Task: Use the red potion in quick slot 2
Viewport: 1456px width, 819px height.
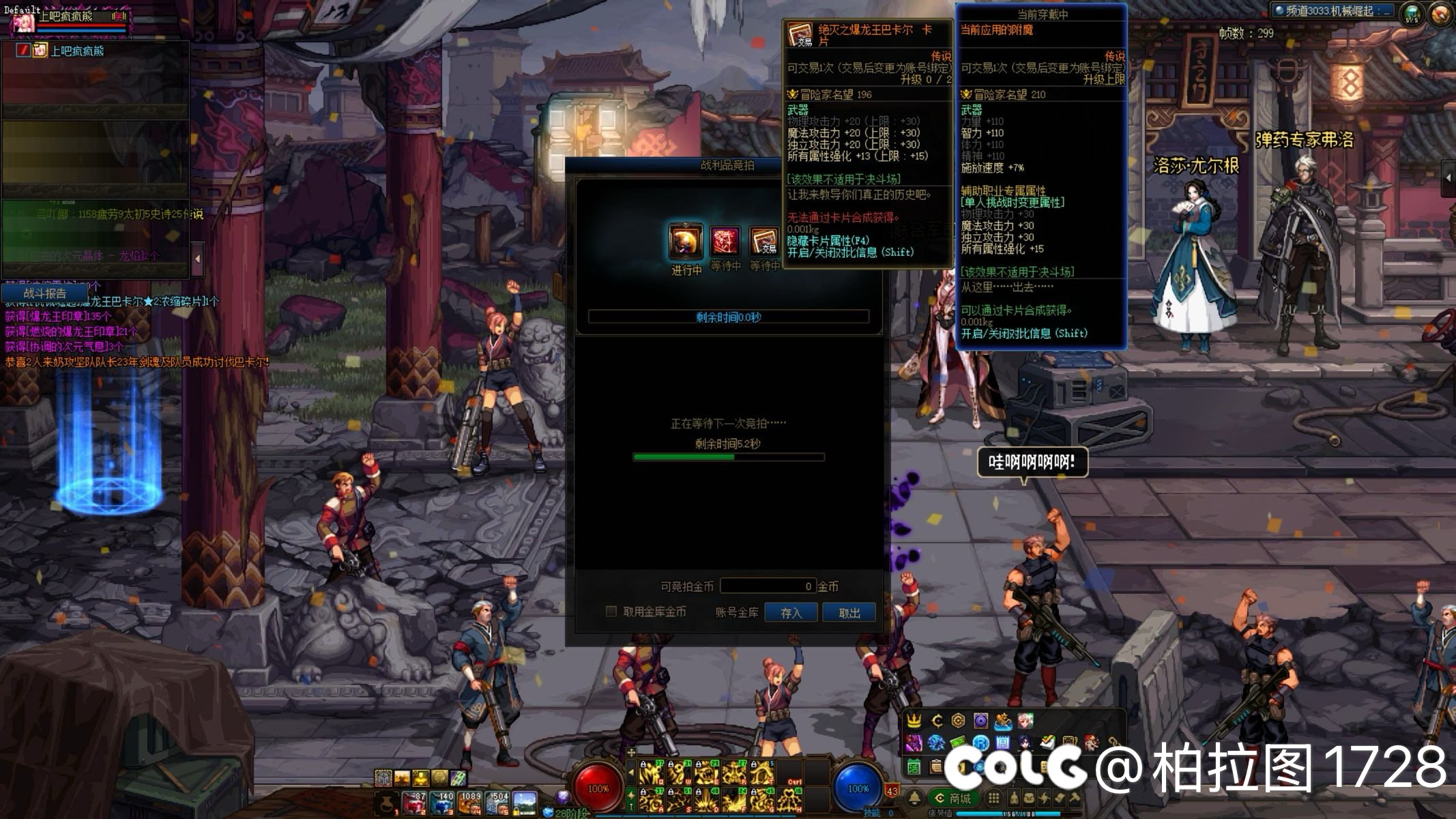Action: pyautogui.click(x=414, y=803)
